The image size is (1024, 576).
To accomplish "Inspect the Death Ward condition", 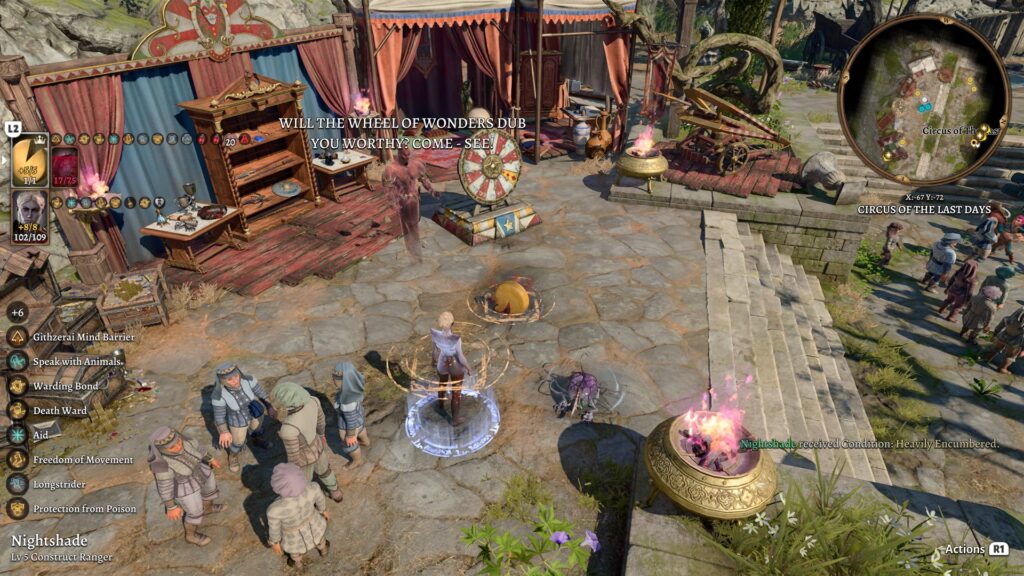I will tap(17, 410).
